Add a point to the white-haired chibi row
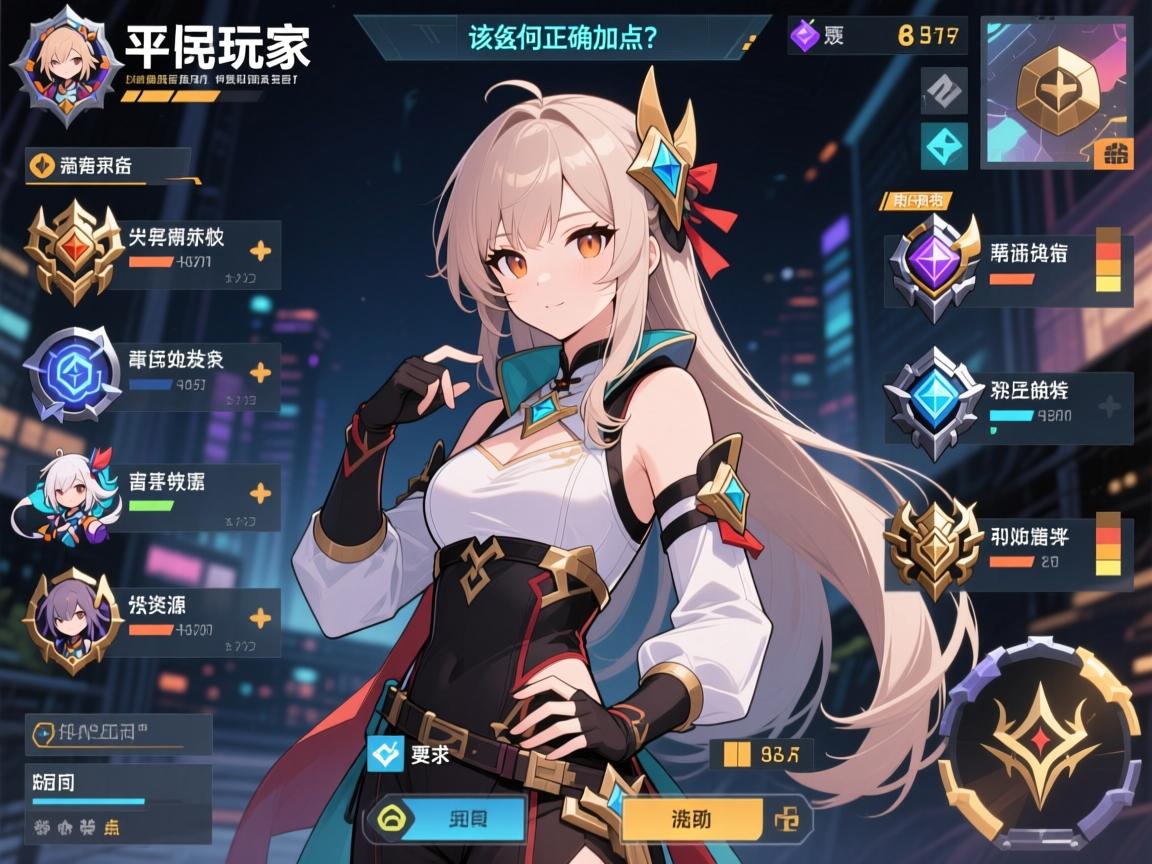 point(259,493)
